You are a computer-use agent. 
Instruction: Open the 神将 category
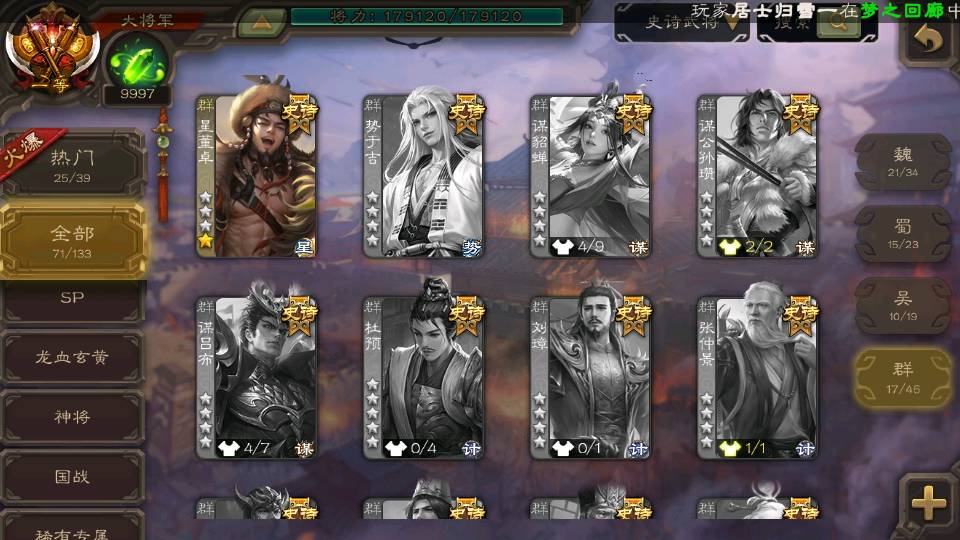click(x=72, y=416)
